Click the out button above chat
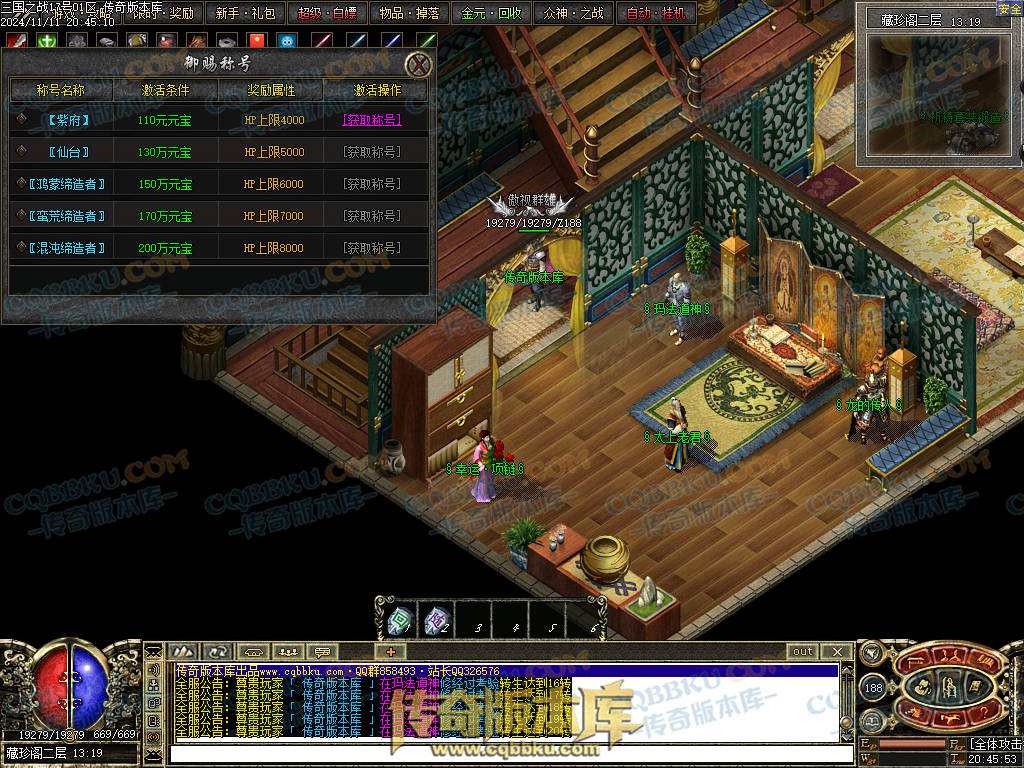Screen dimensions: 1024x768 pos(803,652)
